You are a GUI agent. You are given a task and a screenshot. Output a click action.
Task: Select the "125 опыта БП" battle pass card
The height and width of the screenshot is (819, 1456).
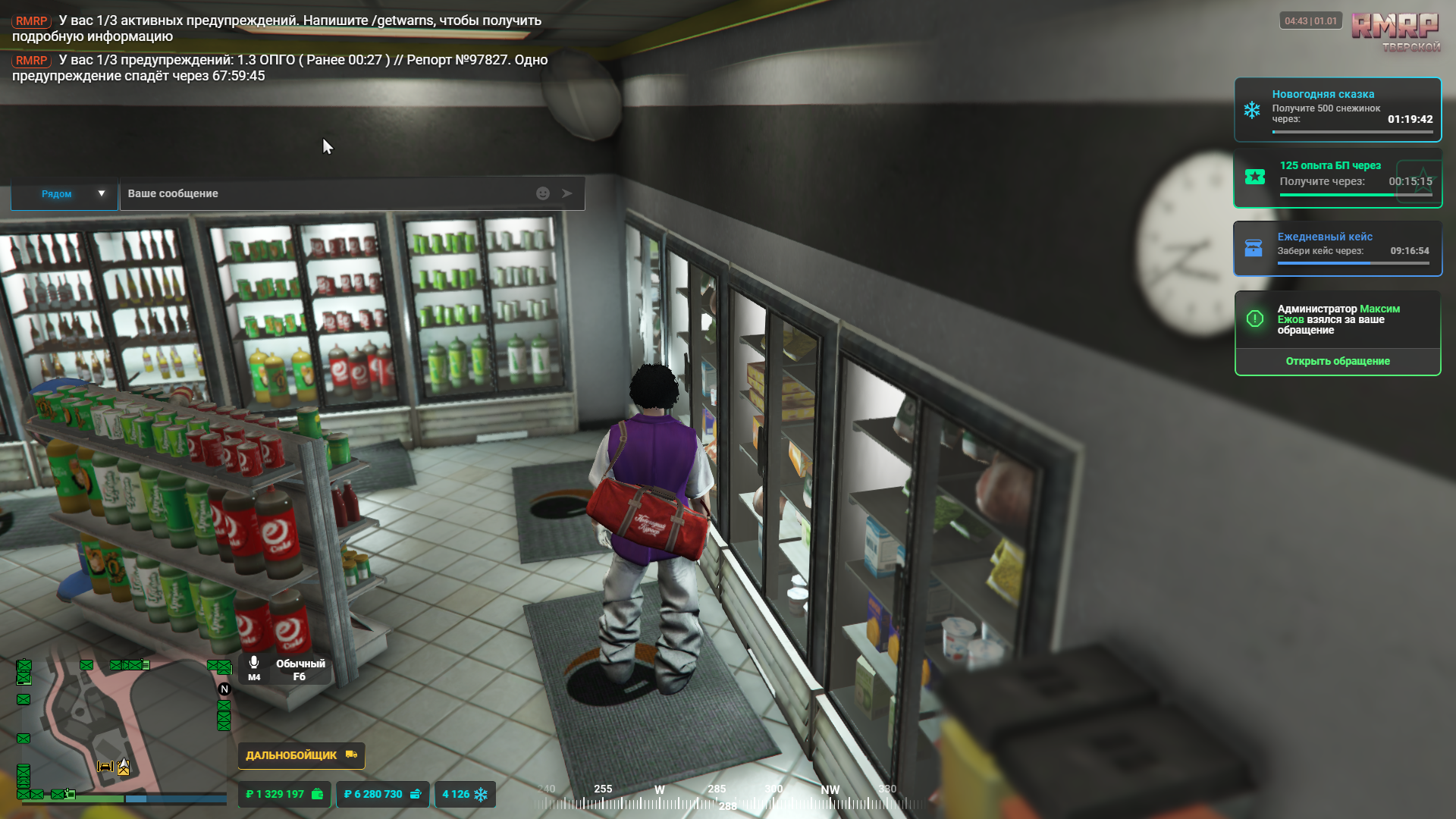pyautogui.click(x=1338, y=179)
